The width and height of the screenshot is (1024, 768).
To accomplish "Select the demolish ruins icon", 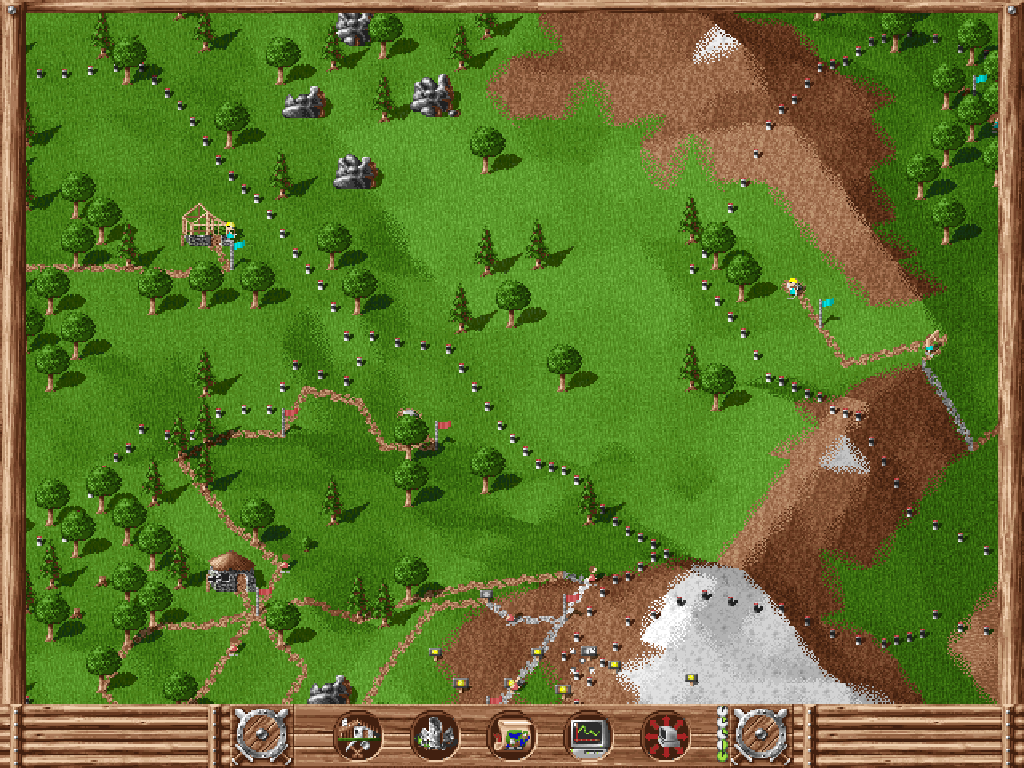I will [x=434, y=736].
